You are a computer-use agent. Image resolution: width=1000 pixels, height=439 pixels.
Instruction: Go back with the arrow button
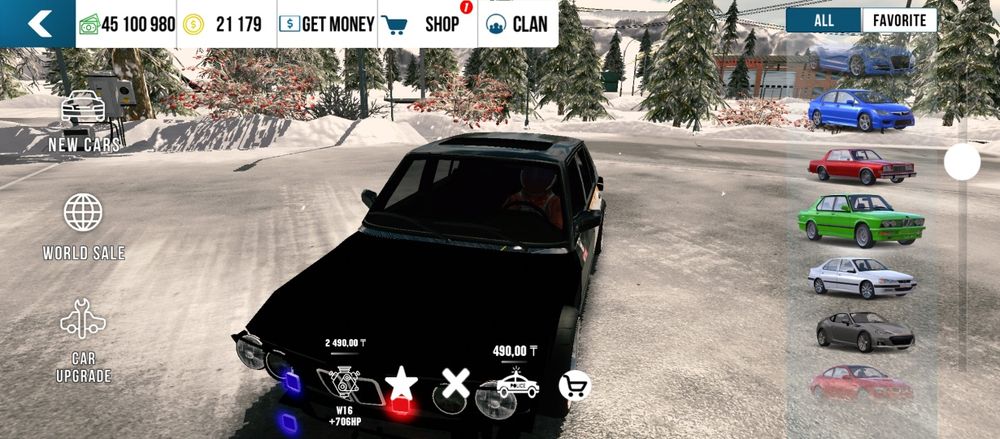pyautogui.click(x=38, y=24)
